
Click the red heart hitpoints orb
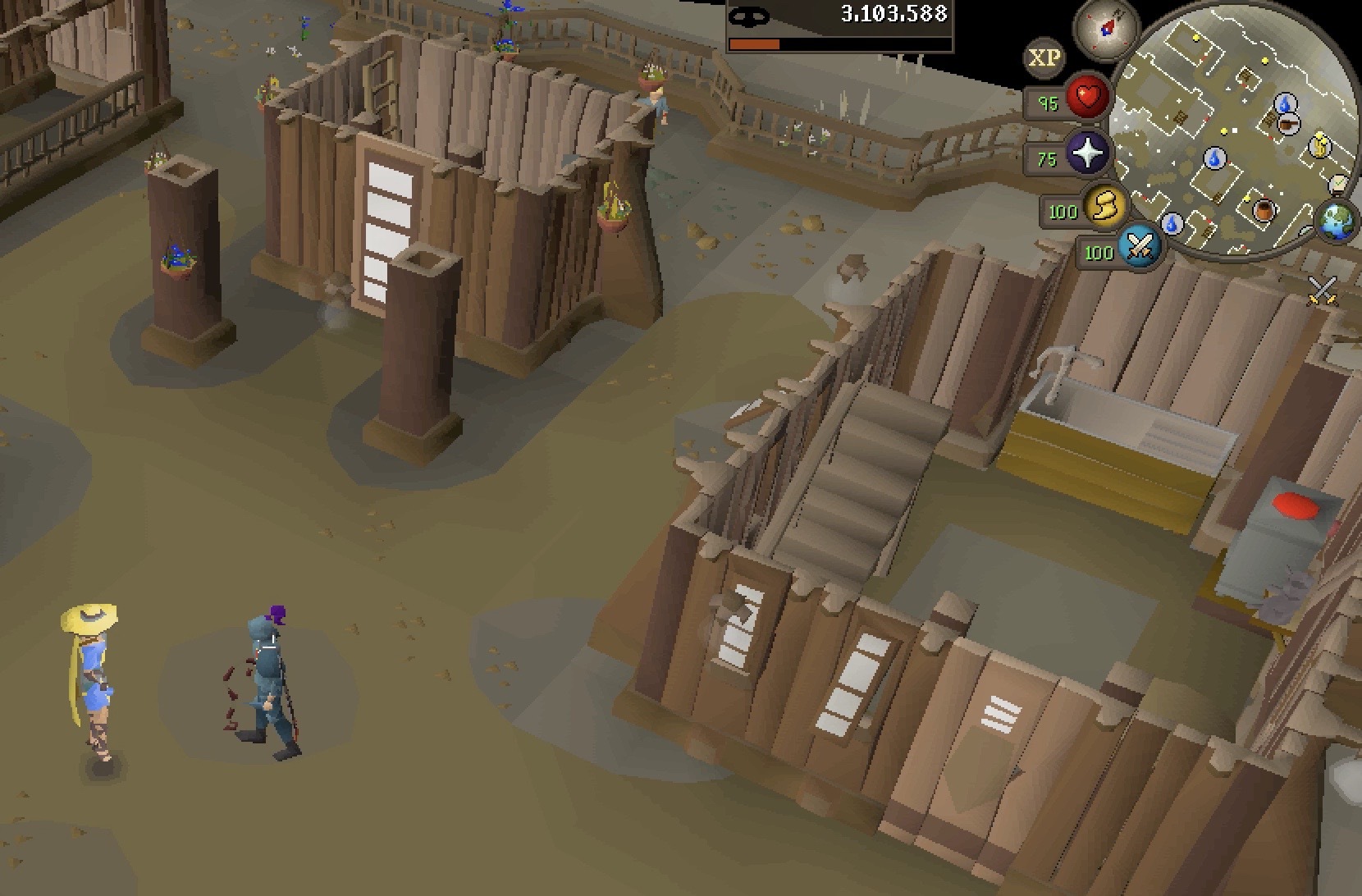tap(1088, 98)
